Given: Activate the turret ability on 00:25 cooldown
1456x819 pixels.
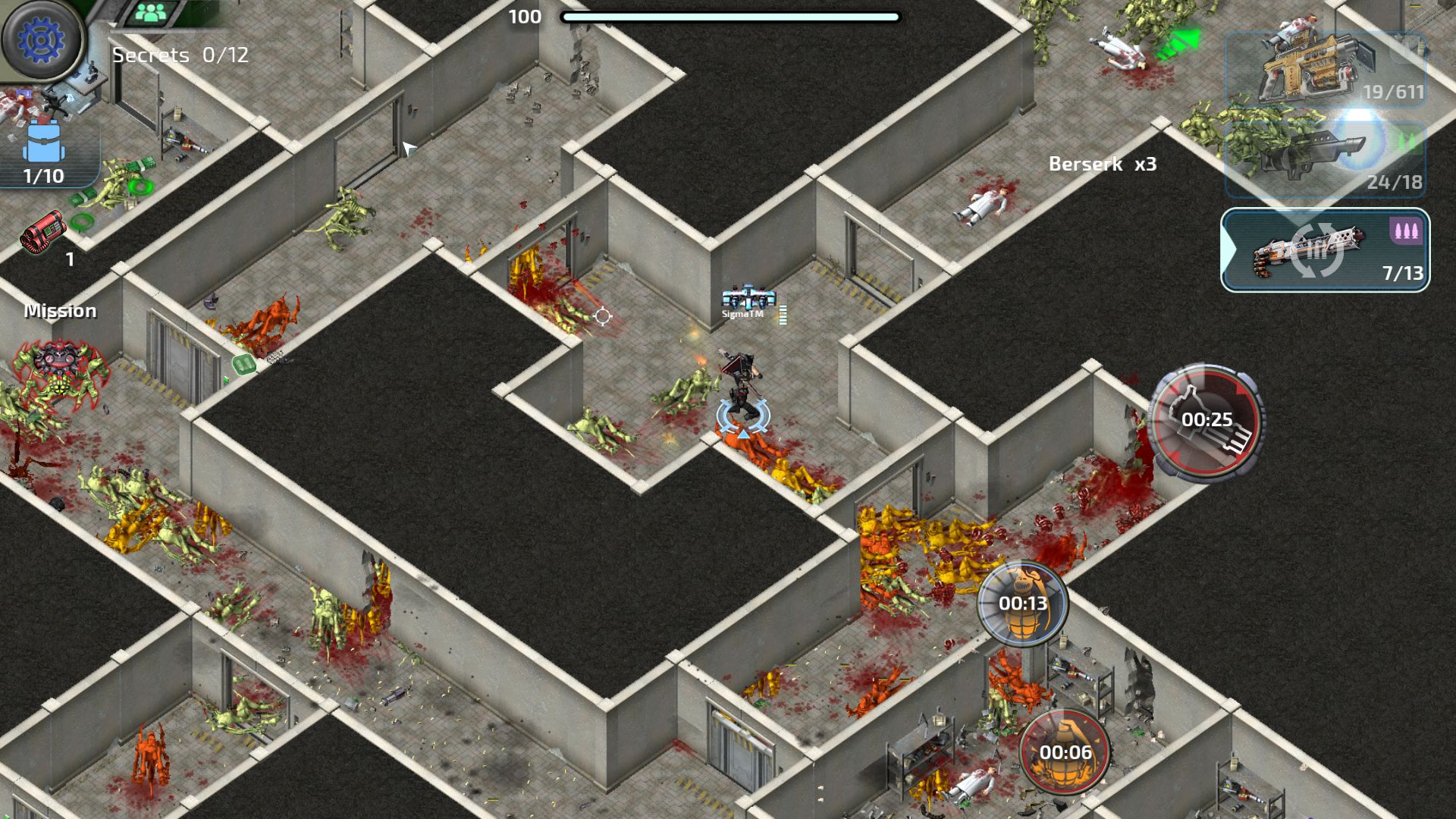Looking at the screenshot, I should pyautogui.click(x=1206, y=420).
